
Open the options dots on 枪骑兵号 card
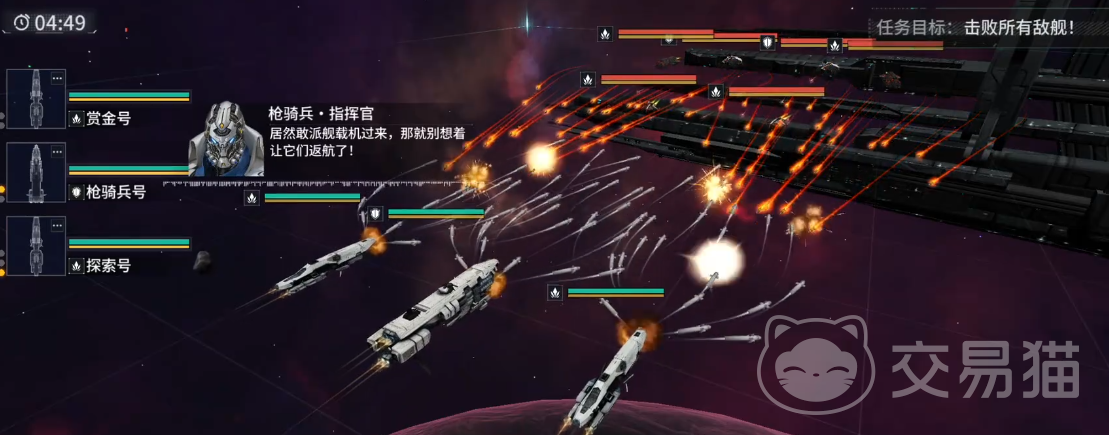(x=57, y=152)
